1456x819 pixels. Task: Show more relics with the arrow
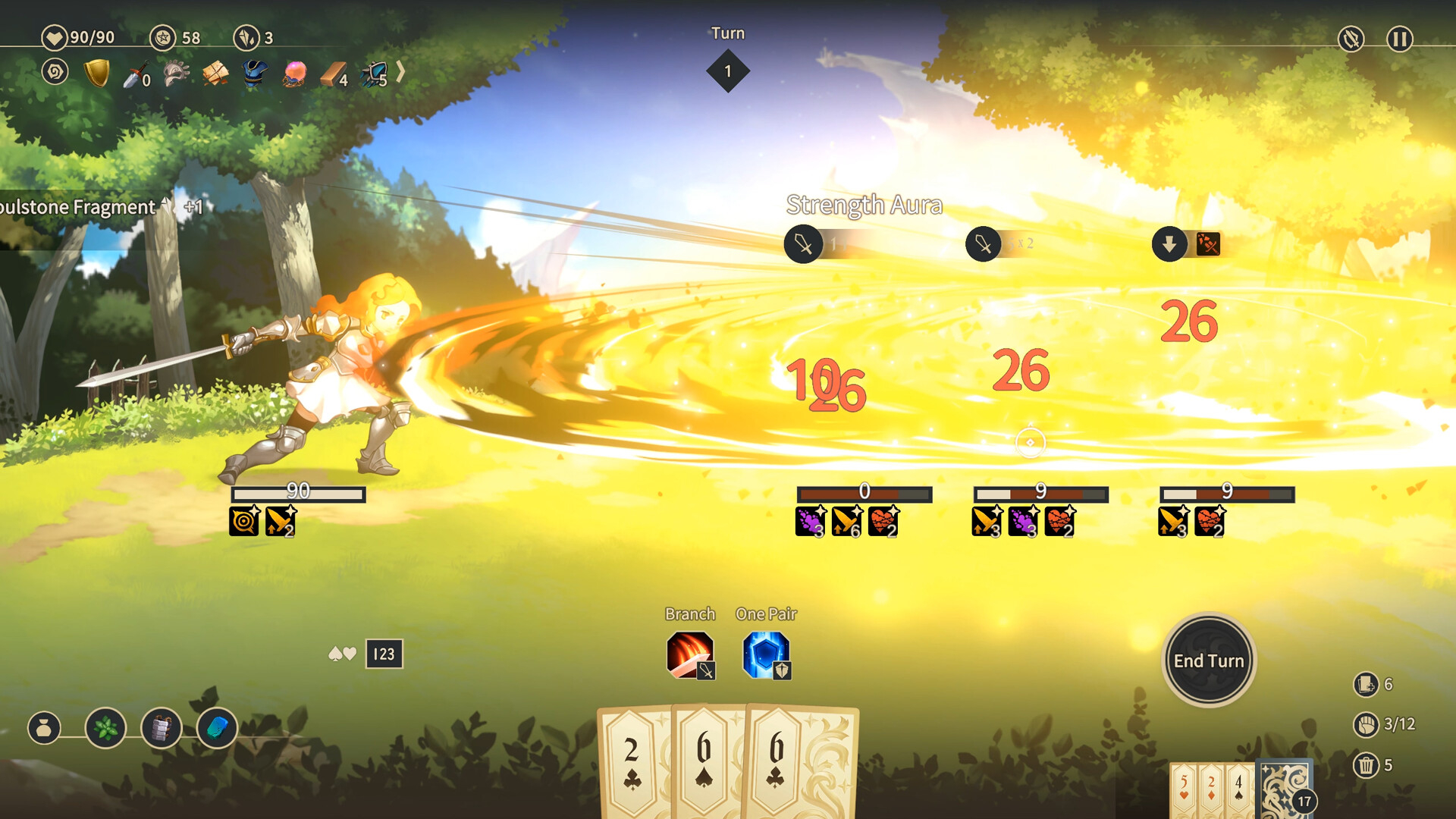(400, 72)
